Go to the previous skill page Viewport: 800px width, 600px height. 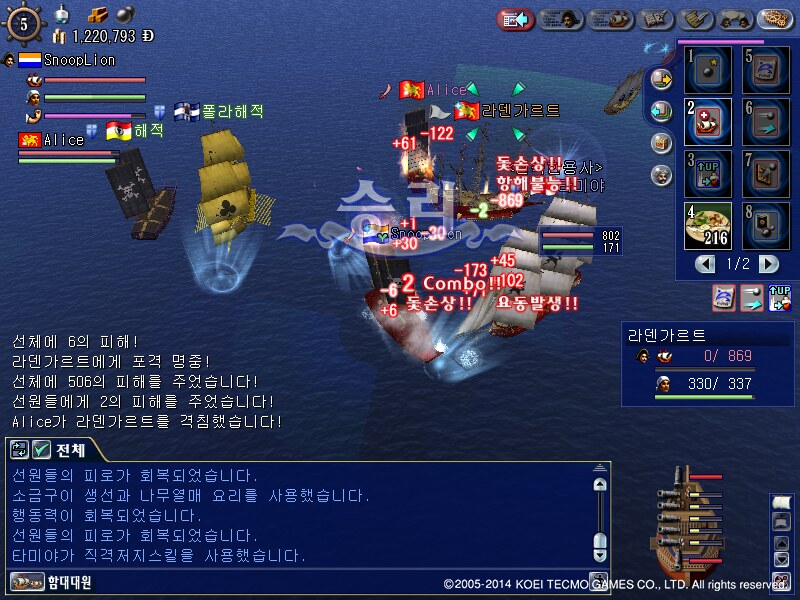point(706,264)
